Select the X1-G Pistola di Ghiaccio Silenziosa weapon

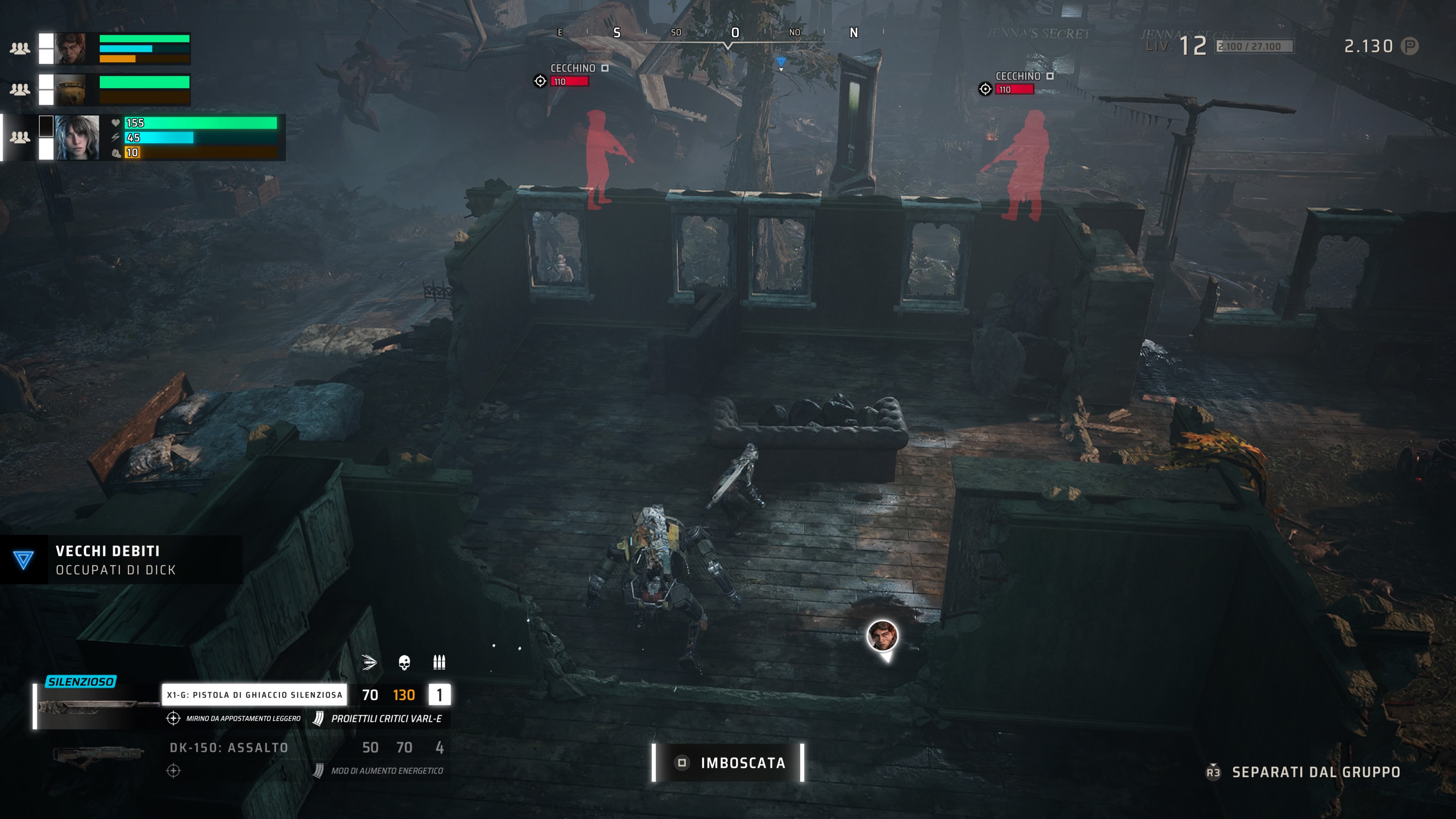pyautogui.click(x=254, y=695)
